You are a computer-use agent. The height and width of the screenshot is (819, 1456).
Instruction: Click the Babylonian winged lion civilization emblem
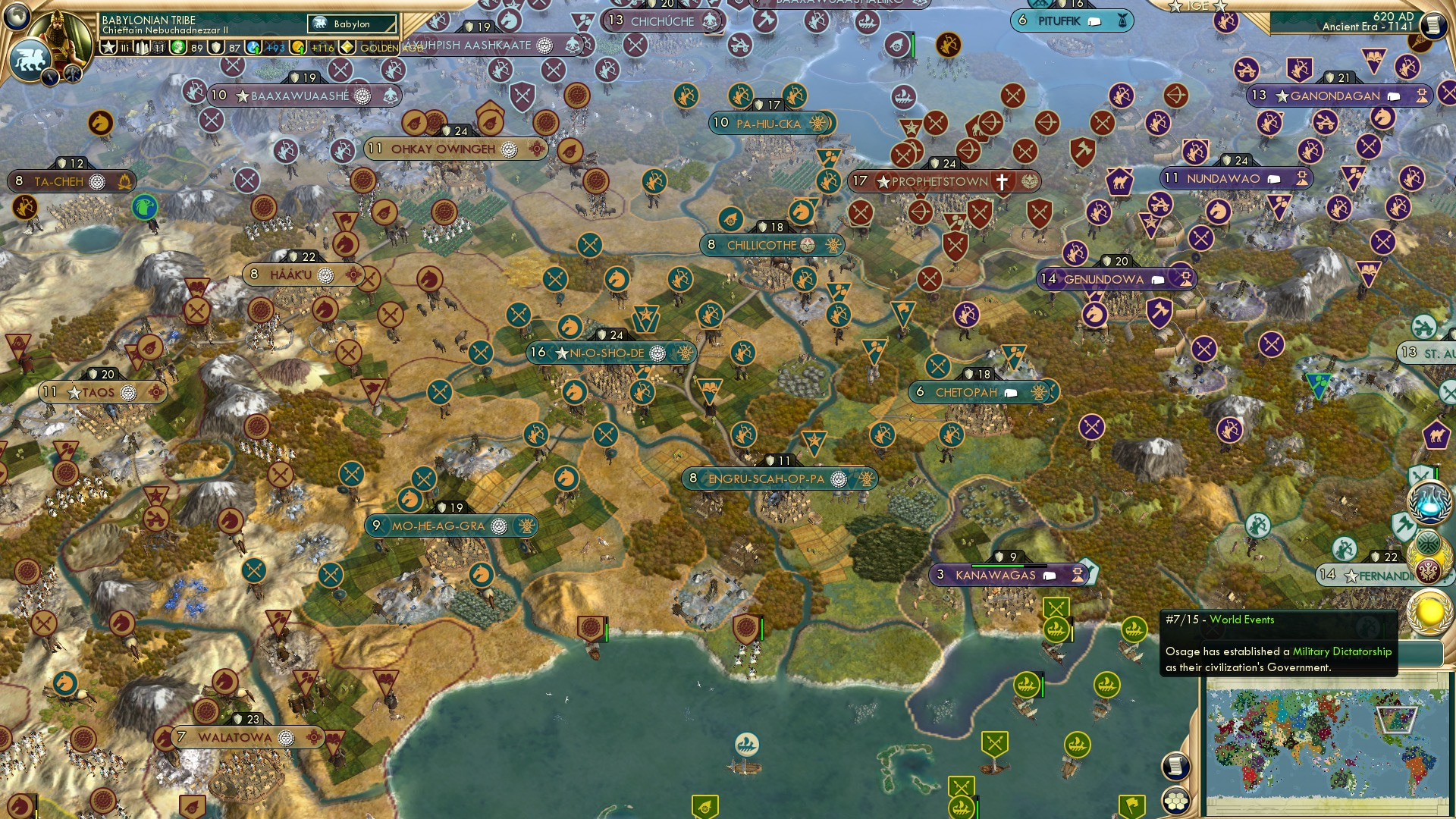tap(29, 61)
